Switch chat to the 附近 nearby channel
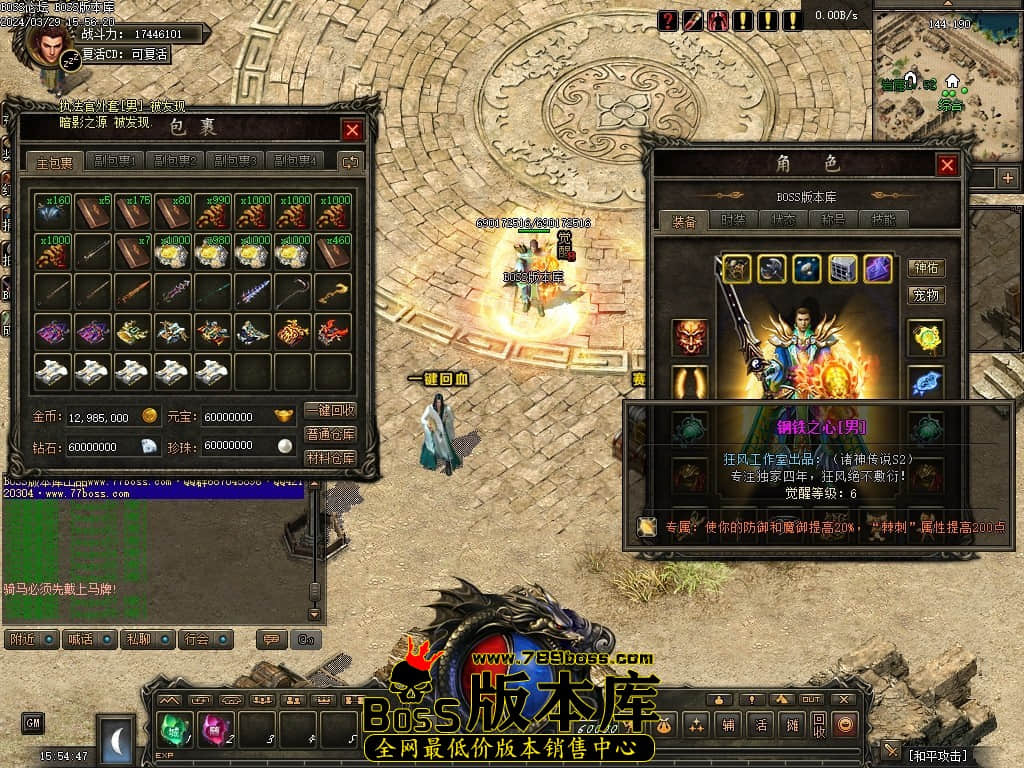 pyautogui.click(x=31, y=639)
